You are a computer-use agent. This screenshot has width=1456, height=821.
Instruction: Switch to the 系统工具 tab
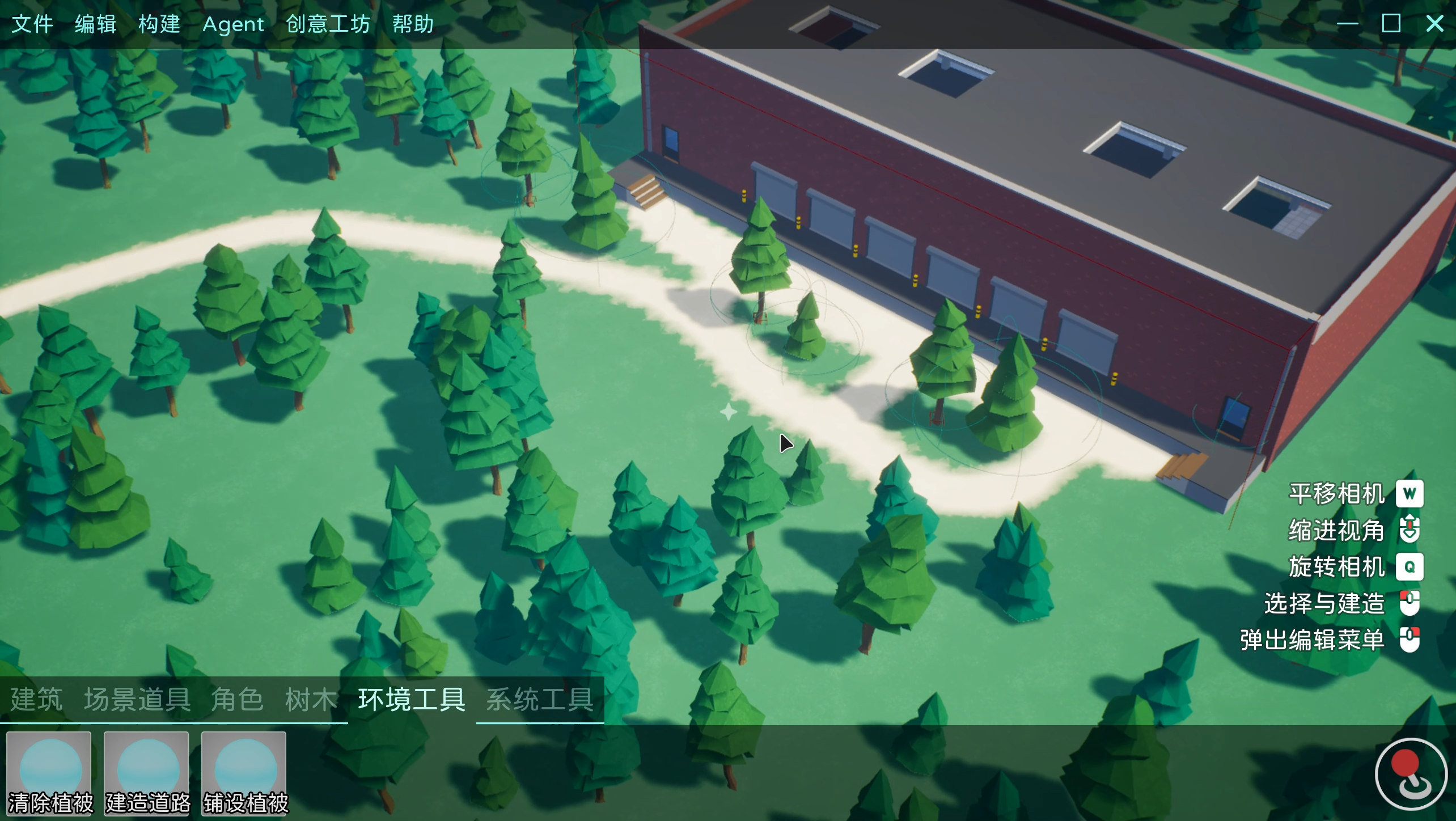(x=540, y=699)
